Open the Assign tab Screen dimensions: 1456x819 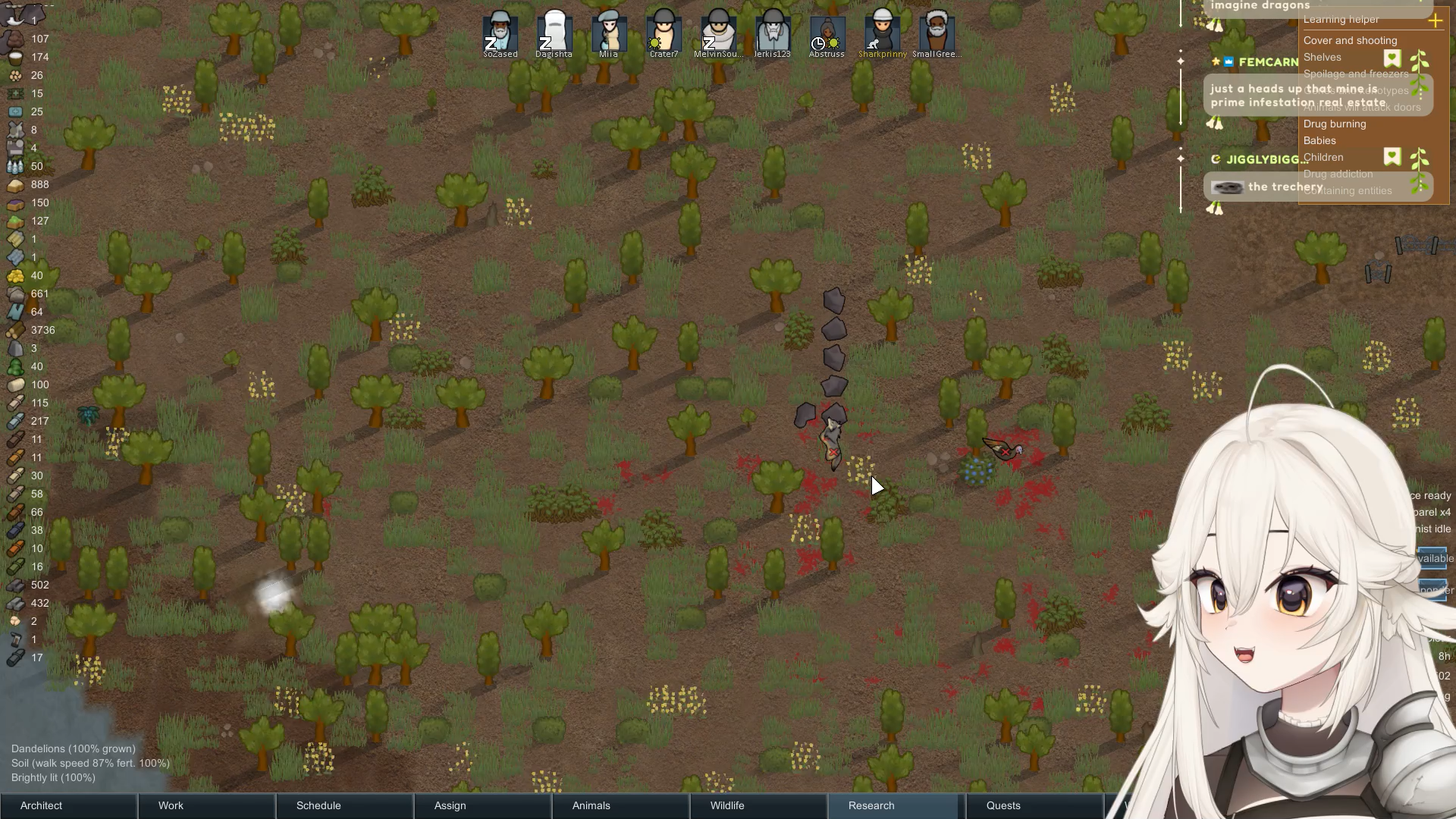(x=482, y=805)
